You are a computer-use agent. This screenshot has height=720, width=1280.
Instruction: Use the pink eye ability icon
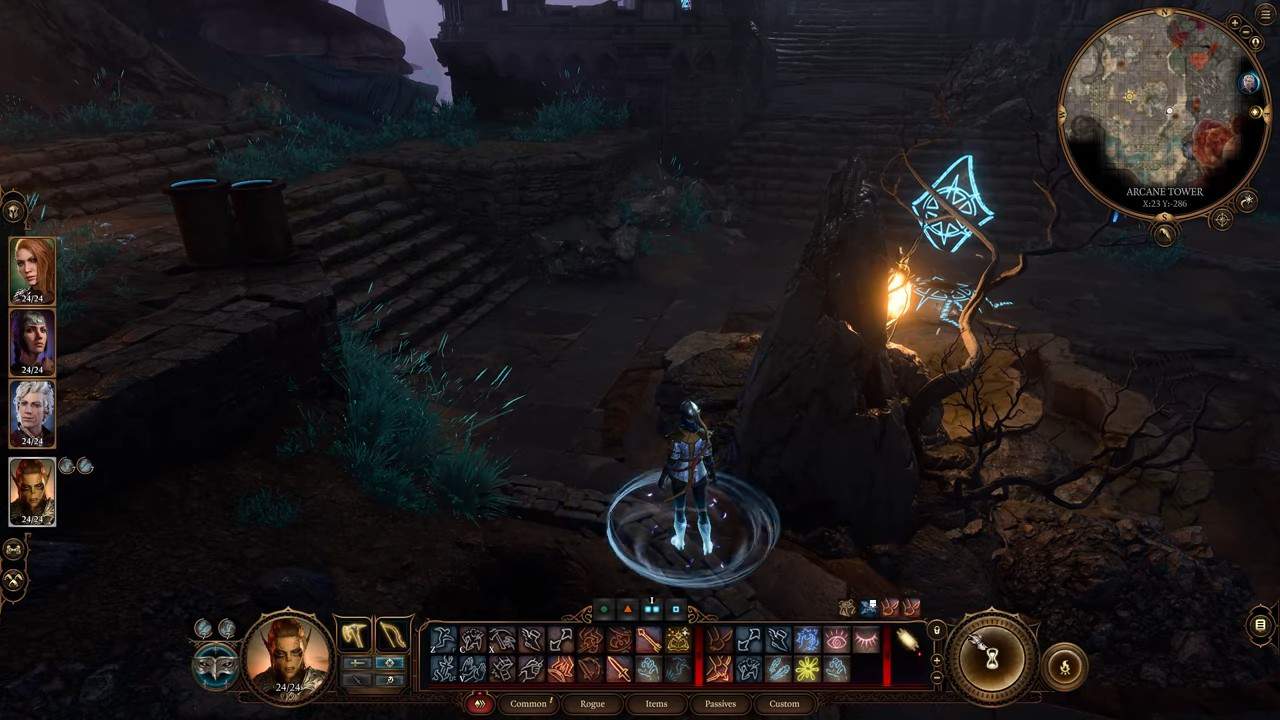click(x=836, y=640)
